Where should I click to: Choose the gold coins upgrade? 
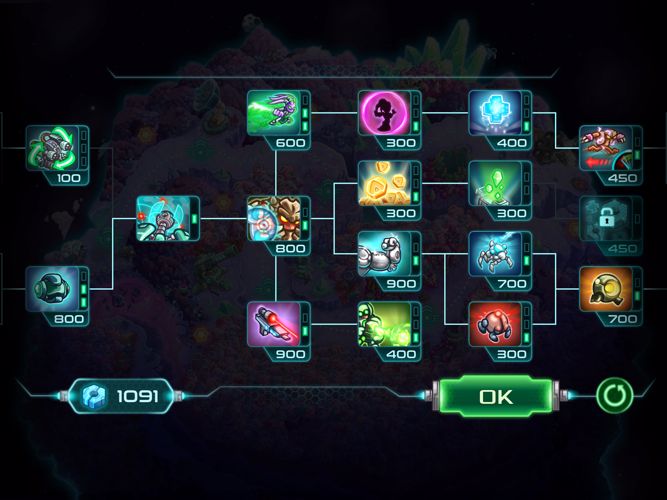click(384, 183)
